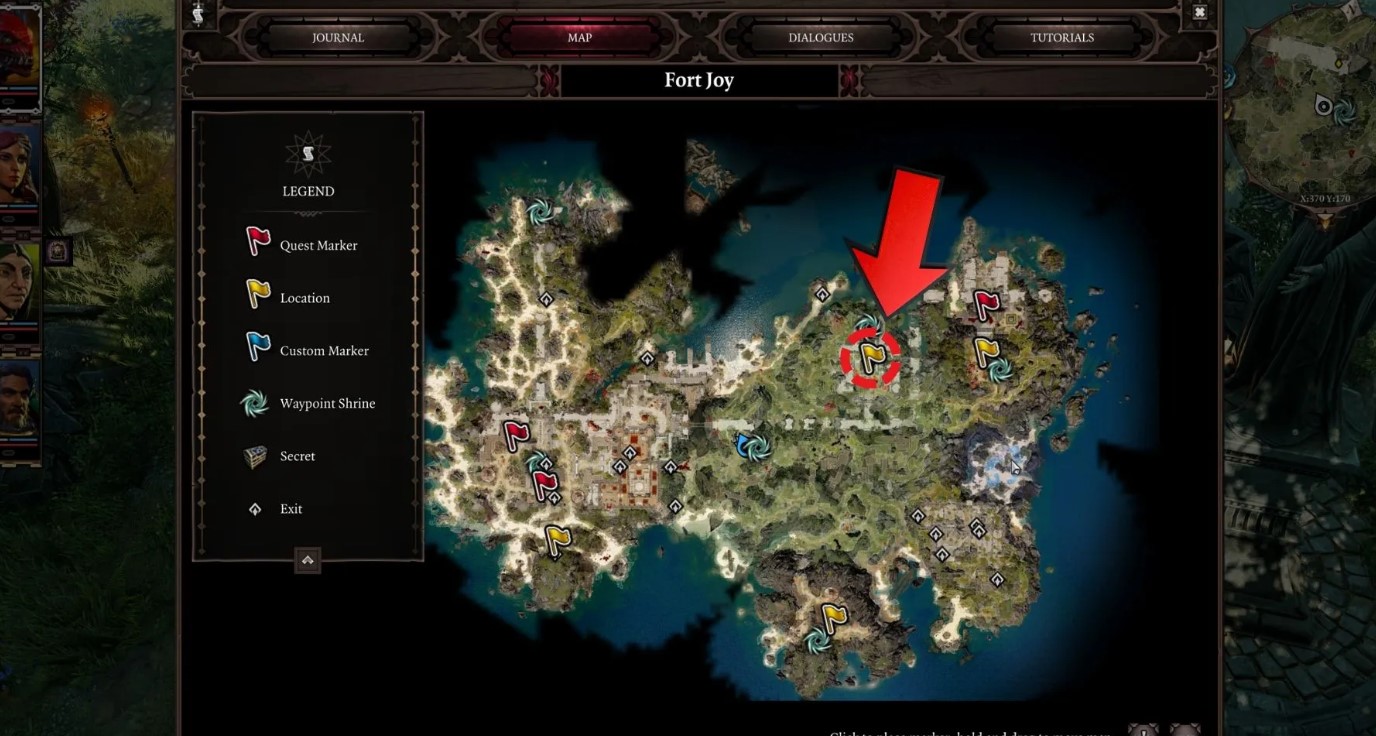Click the Waypoint Shrine legend entry
The width and height of the screenshot is (1376, 736).
[327, 404]
